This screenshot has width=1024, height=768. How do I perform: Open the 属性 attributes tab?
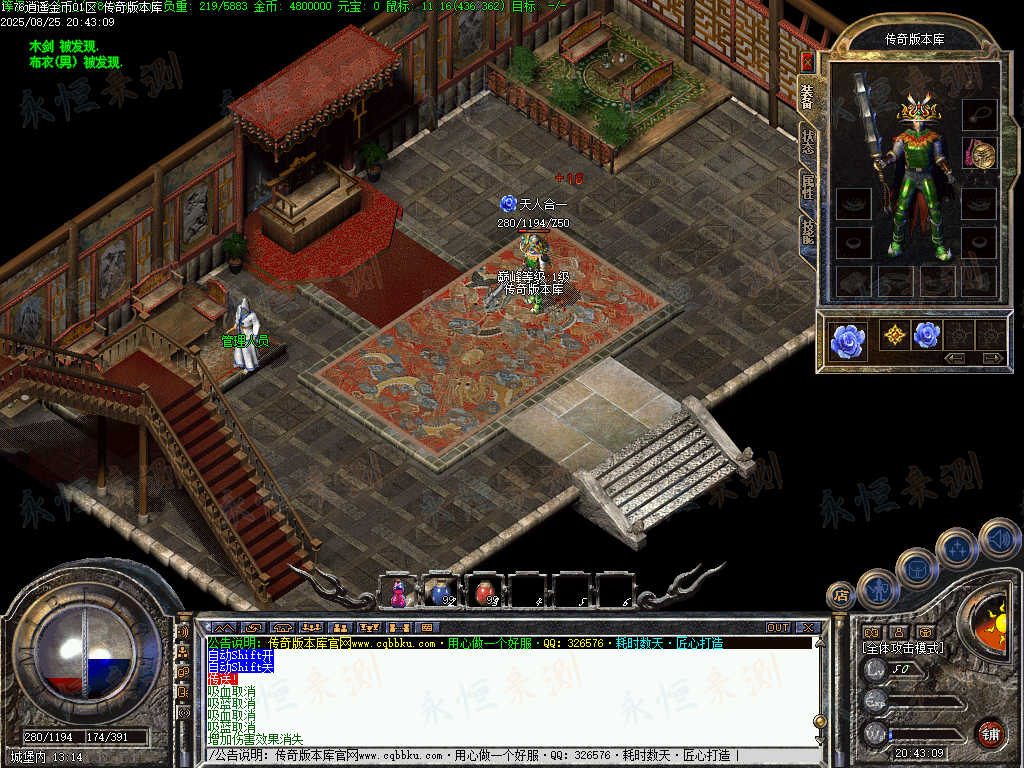pyautogui.click(x=807, y=186)
